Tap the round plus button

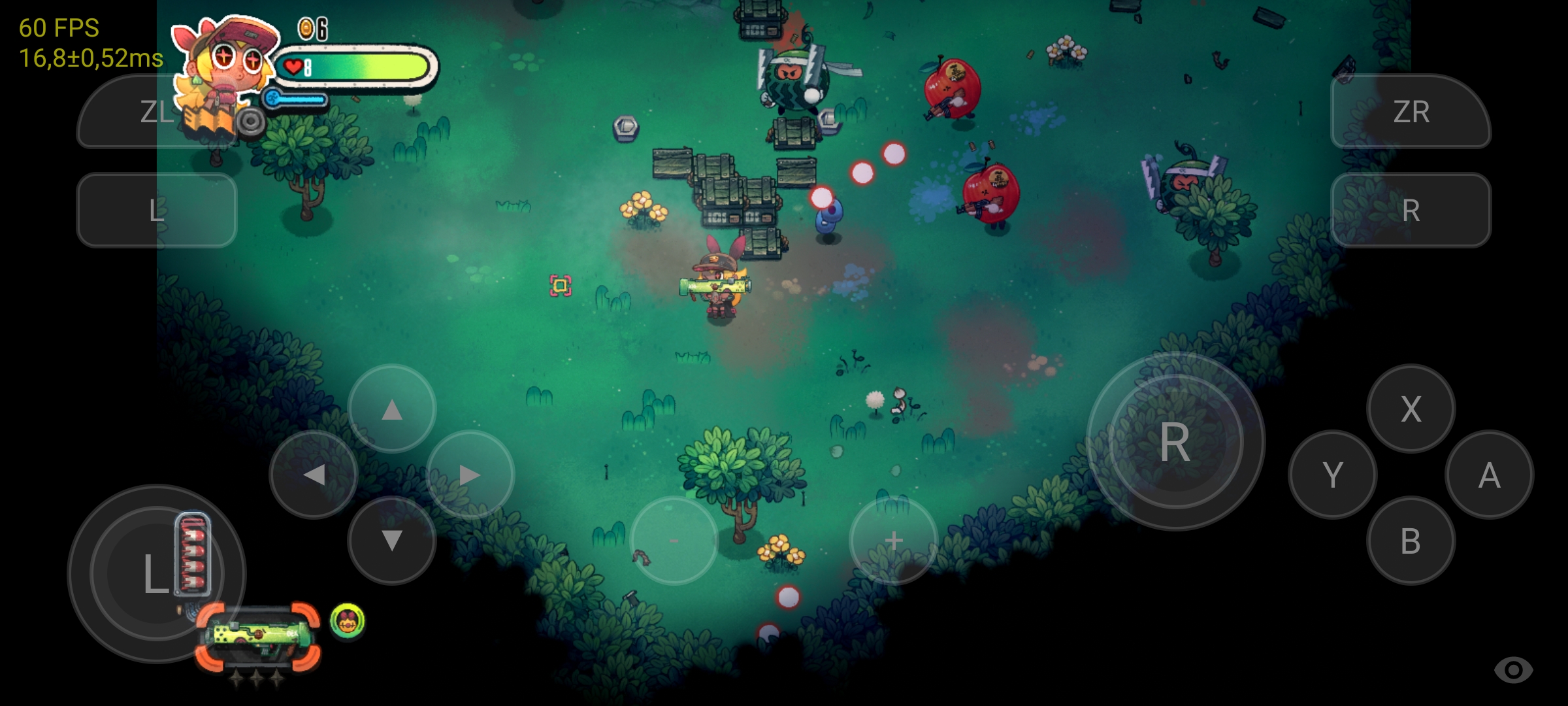coord(893,541)
